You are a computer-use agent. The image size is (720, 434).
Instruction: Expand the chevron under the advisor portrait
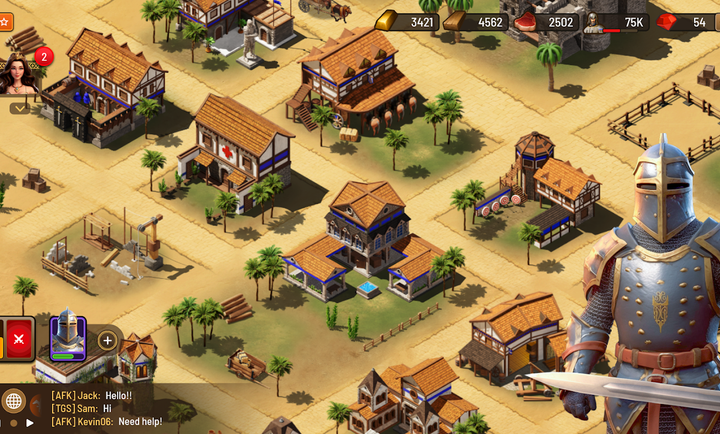(19, 107)
